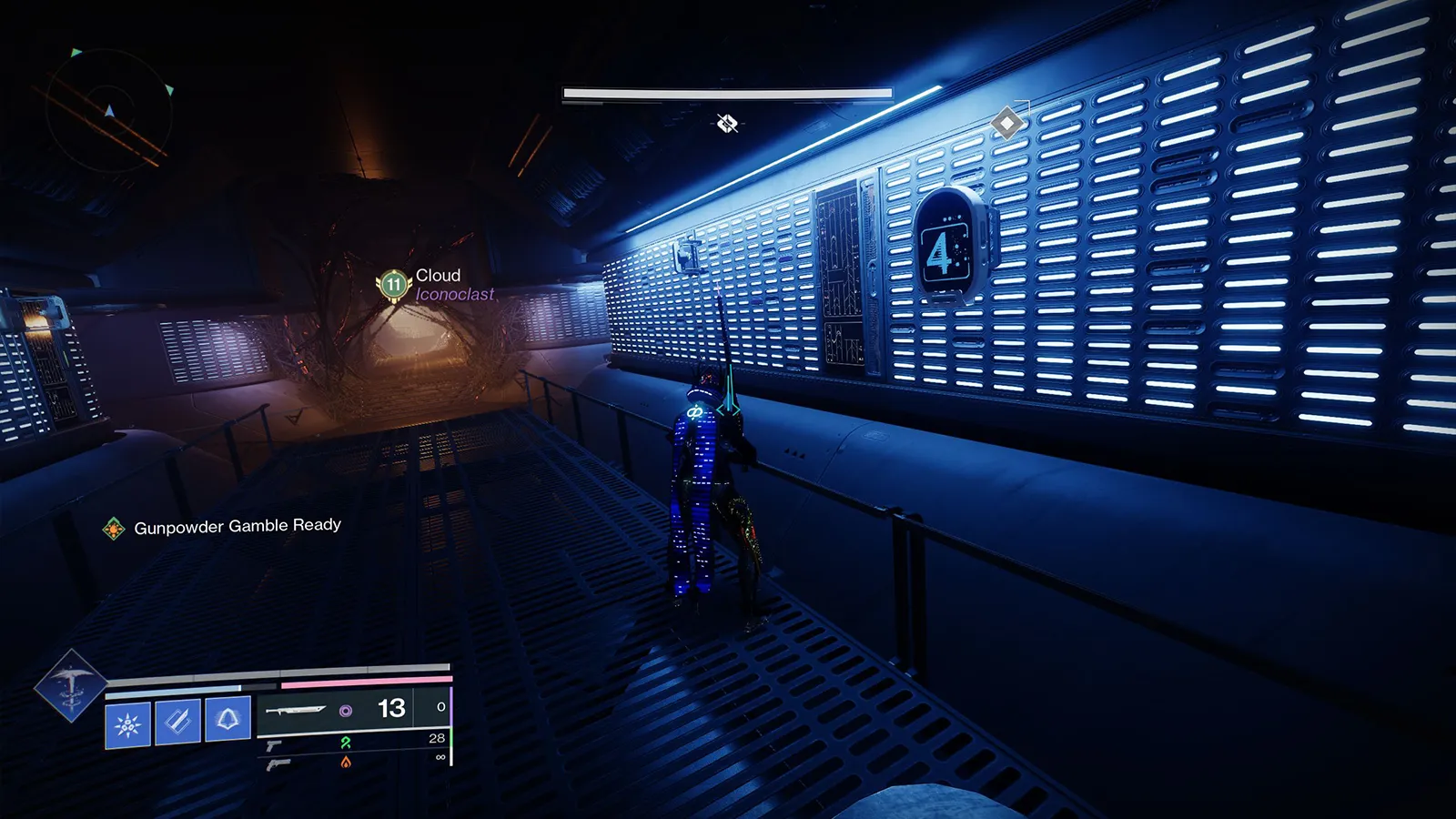Activate the Super ability diamond icon
Image resolution: width=1456 pixels, height=819 pixels.
click(x=70, y=686)
